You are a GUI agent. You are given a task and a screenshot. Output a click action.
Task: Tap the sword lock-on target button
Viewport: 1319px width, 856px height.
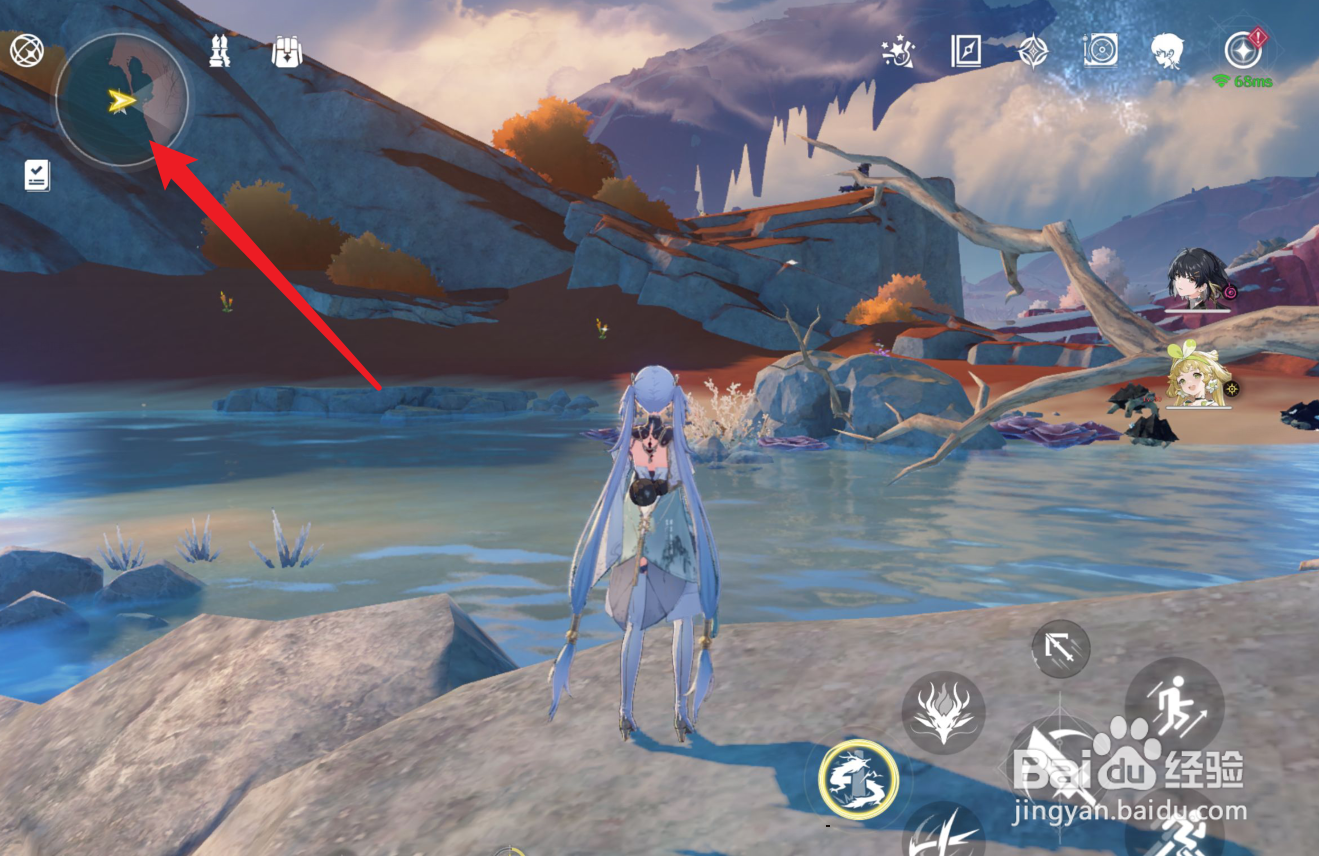[1060, 649]
